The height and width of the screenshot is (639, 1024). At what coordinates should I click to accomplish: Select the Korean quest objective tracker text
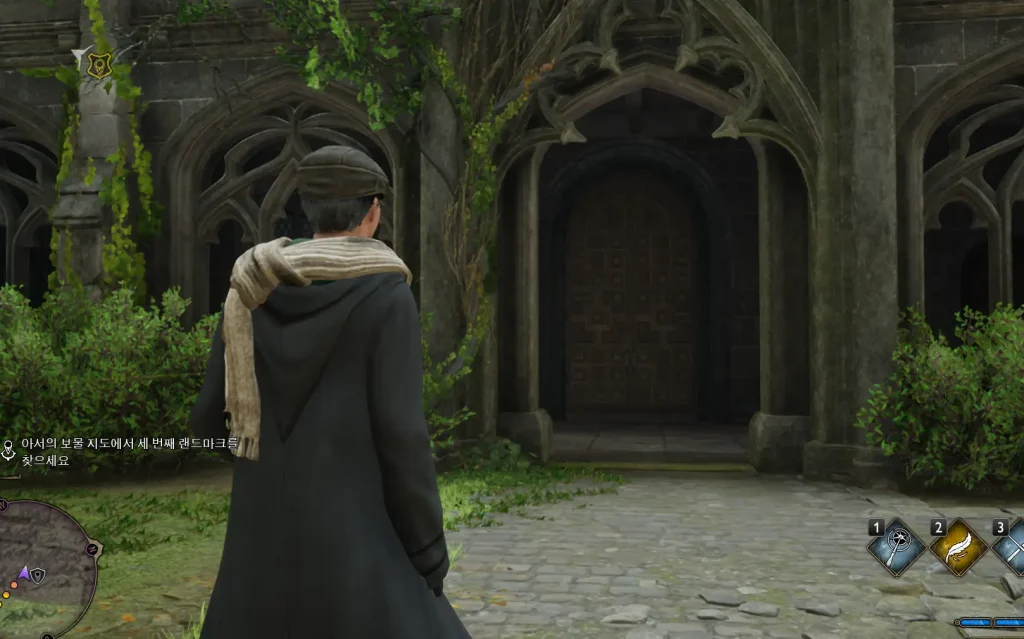coord(130,453)
